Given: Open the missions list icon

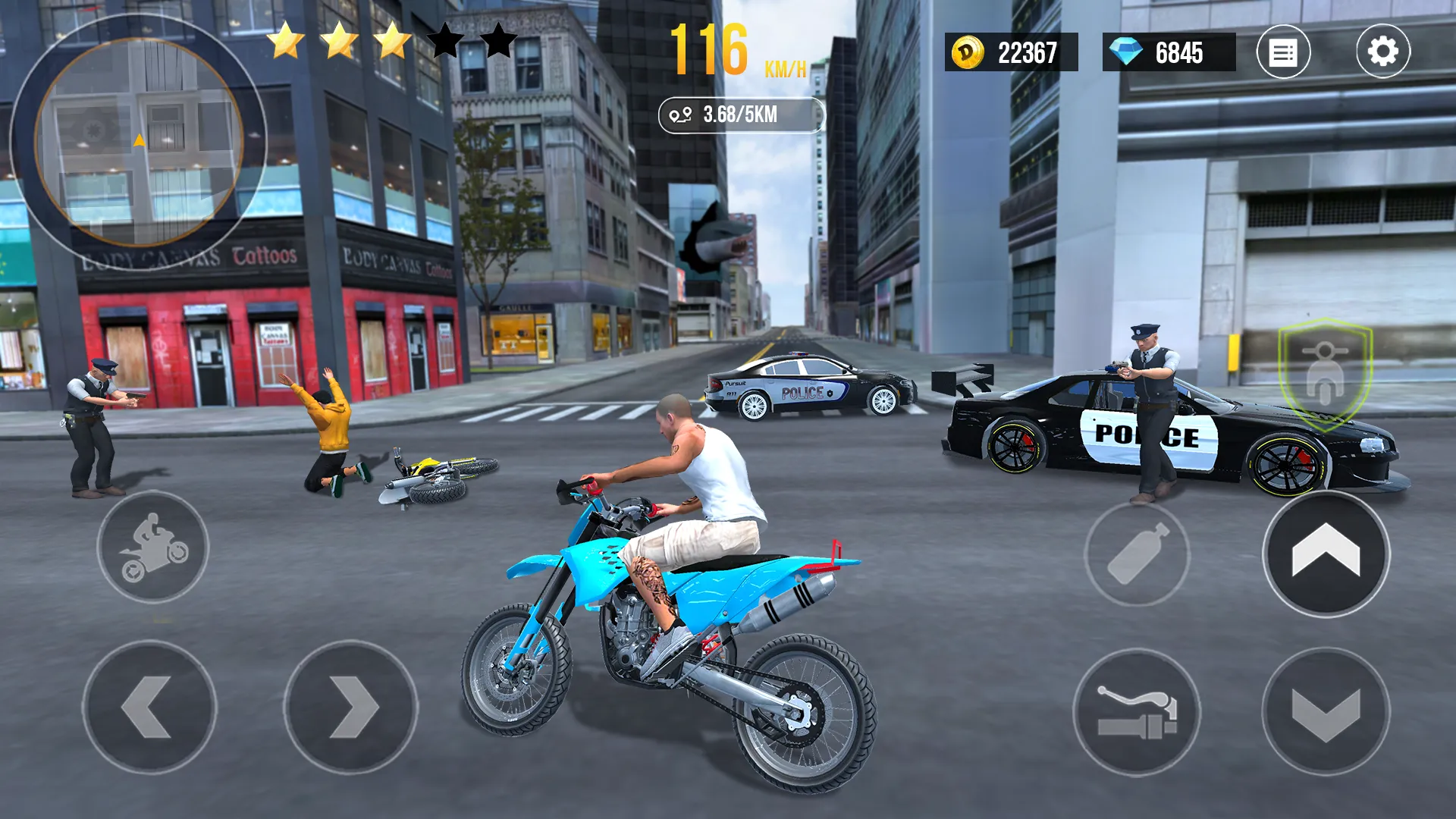Looking at the screenshot, I should click(x=1283, y=50).
